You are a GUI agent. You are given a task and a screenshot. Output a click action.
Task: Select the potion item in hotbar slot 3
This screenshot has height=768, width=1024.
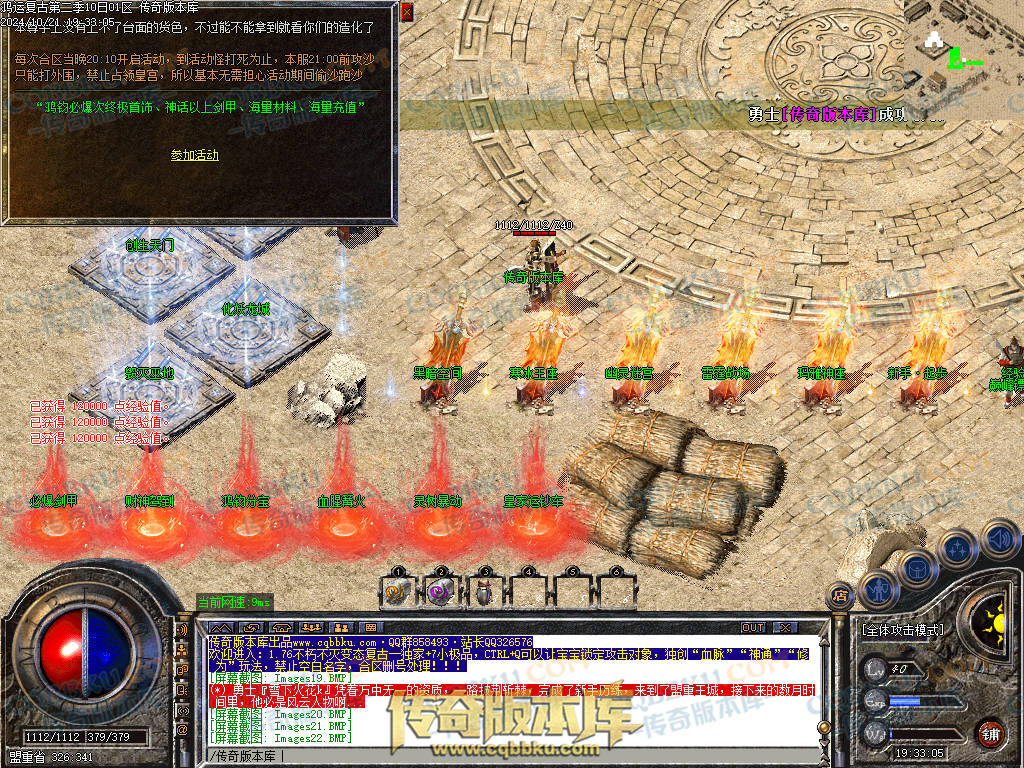[483, 592]
